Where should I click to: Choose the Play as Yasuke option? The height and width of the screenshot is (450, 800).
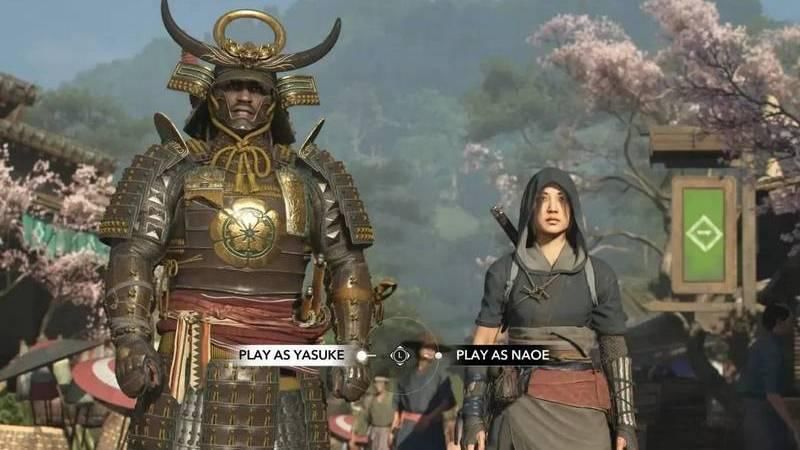click(x=289, y=354)
